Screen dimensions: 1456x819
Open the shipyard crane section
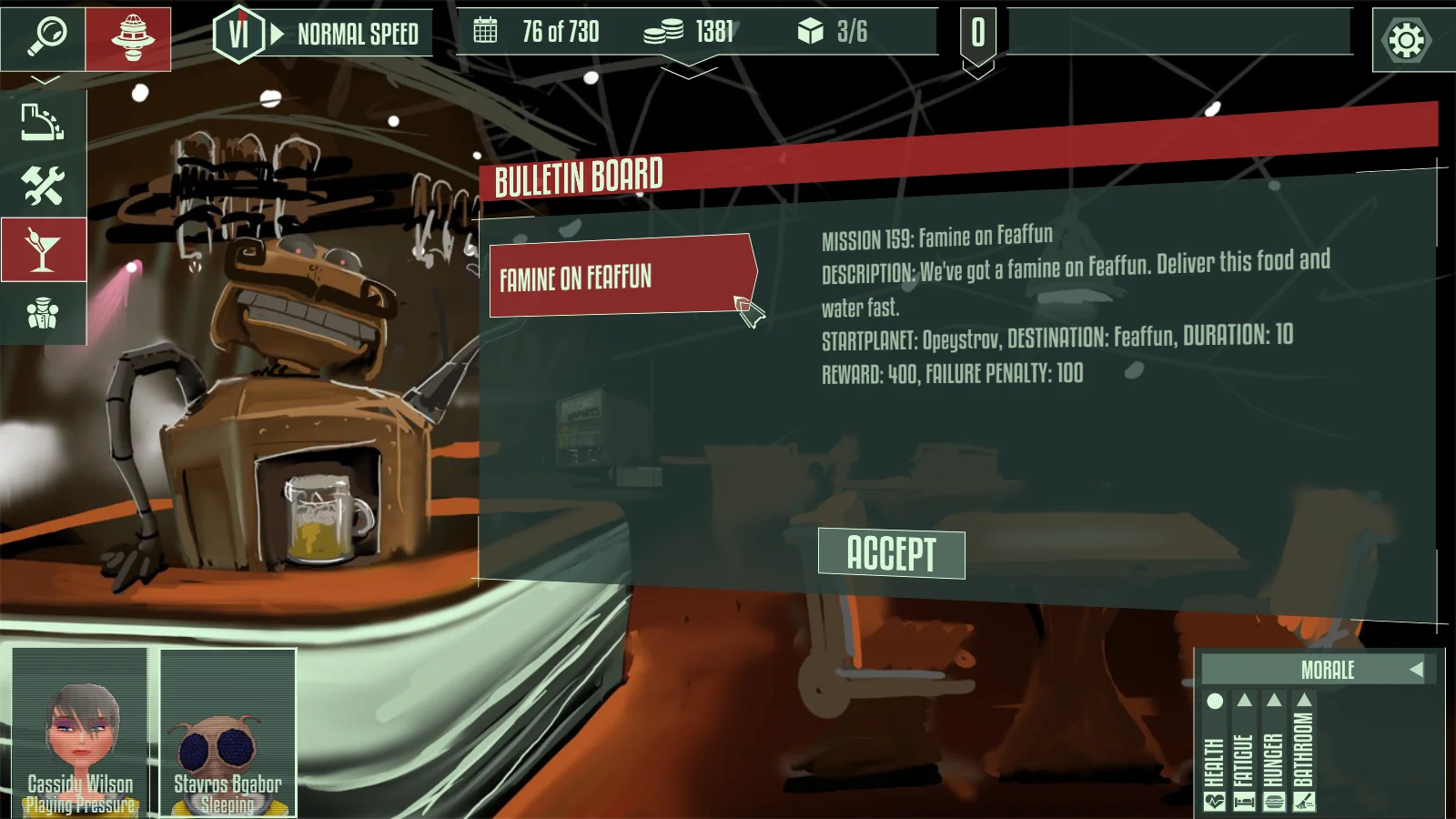(x=43, y=122)
